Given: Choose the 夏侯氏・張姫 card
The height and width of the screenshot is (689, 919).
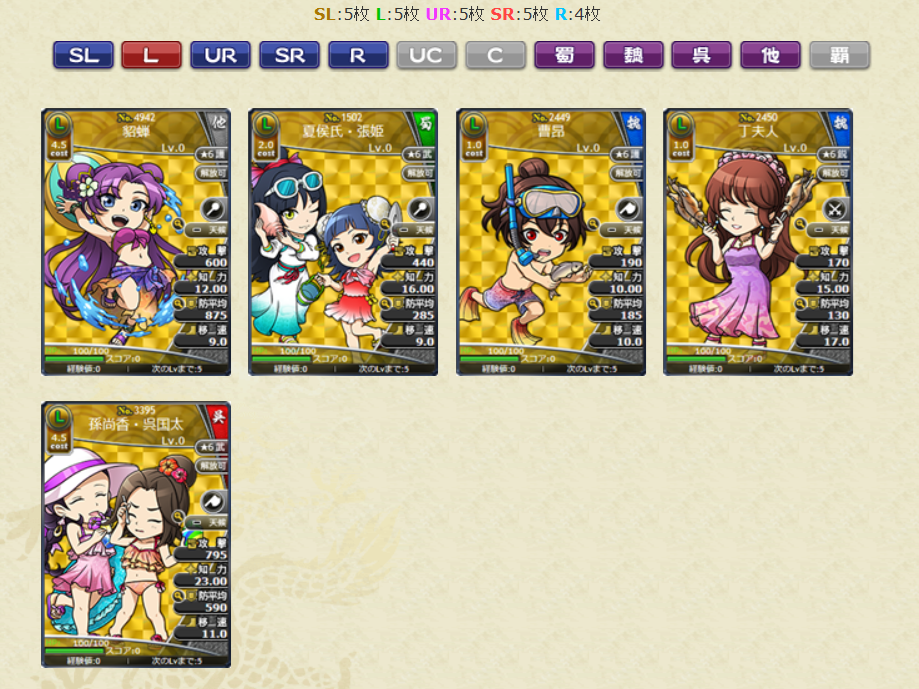Looking at the screenshot, I should pyautogui.click(x=343, y=242).
